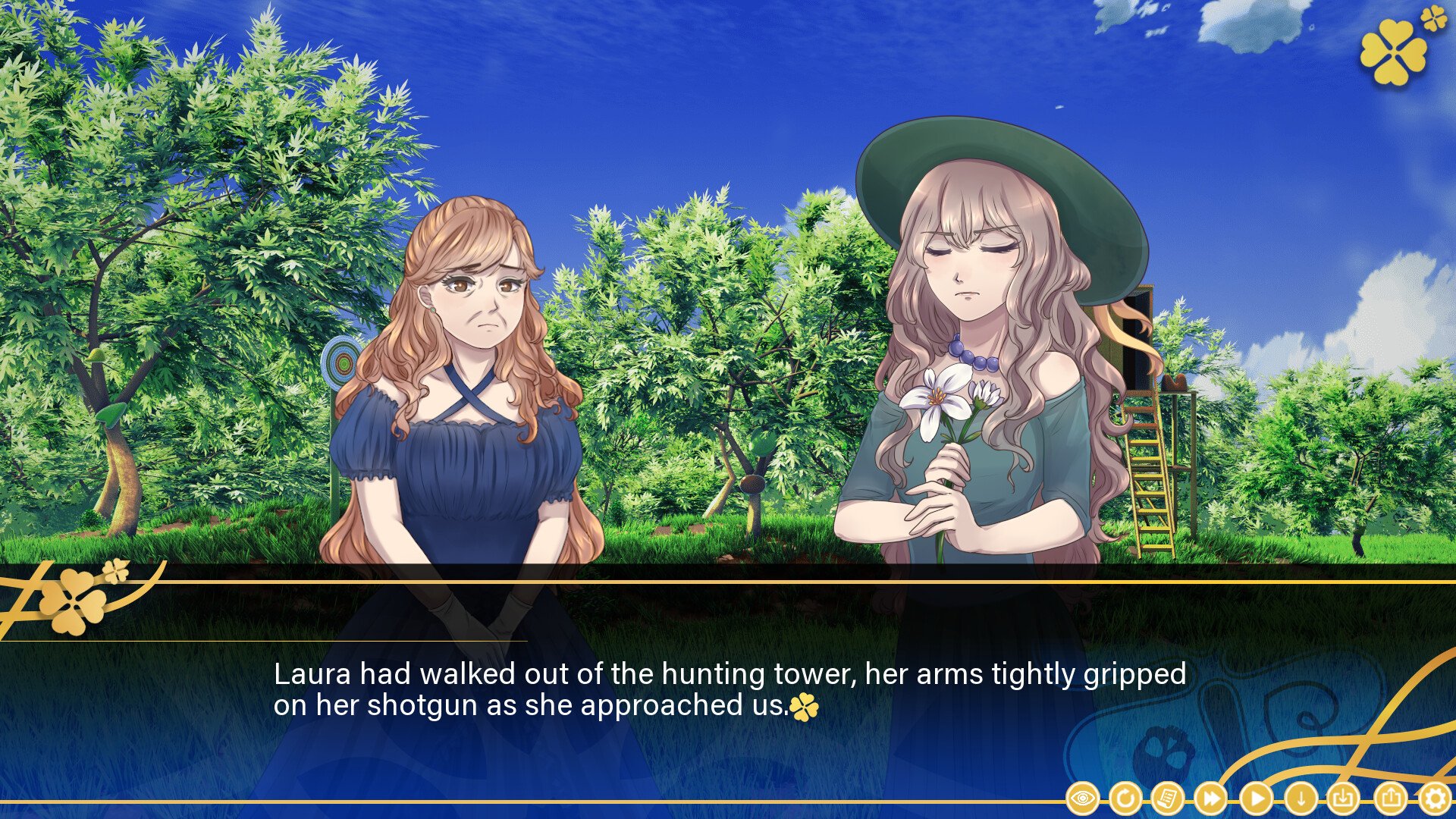The height and width of the screenshot is (819, 1456).
Task: Hide the textbox using the eye icon
Action: click(x=1082, y=799)
